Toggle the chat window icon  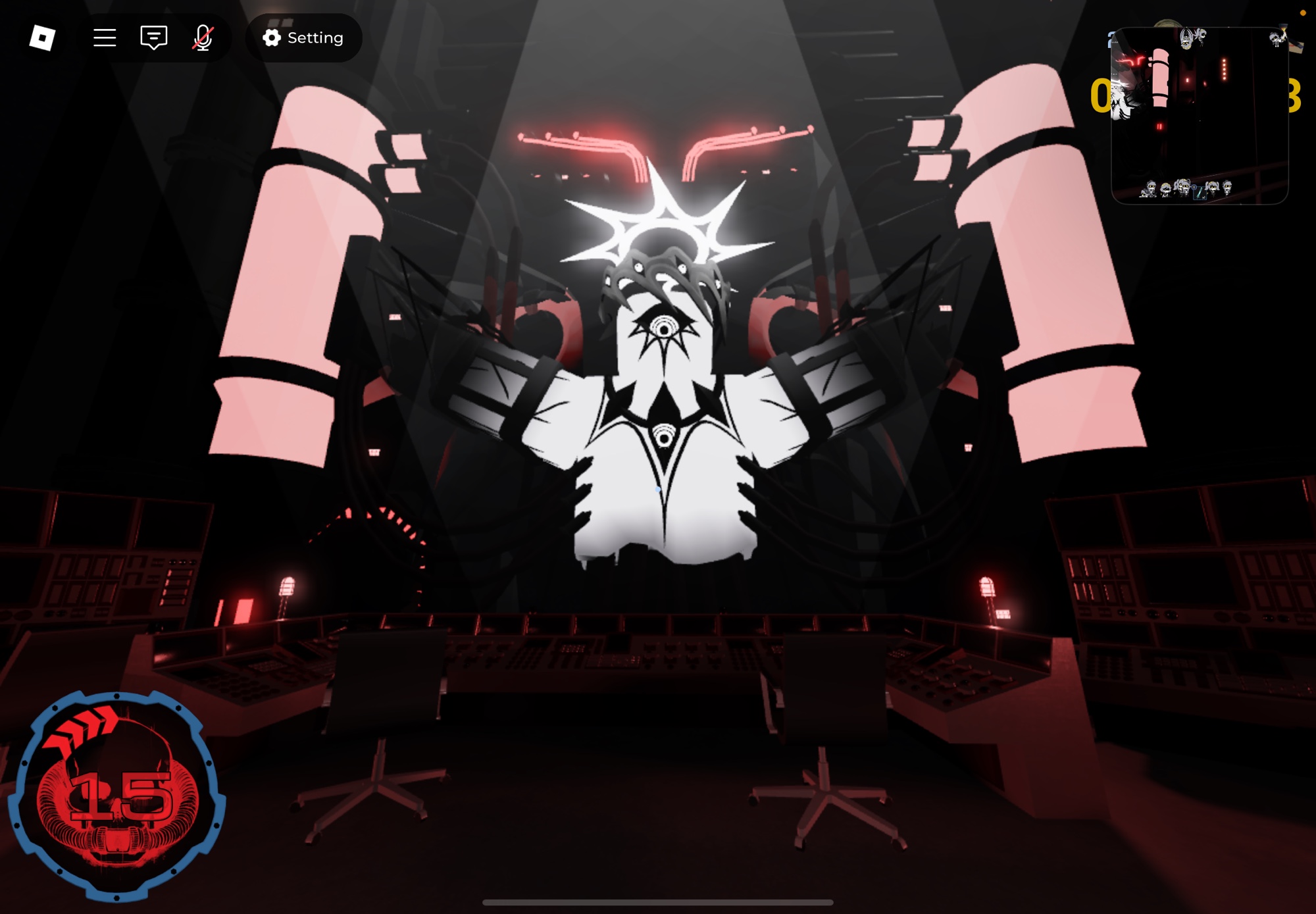click(154, 38)
